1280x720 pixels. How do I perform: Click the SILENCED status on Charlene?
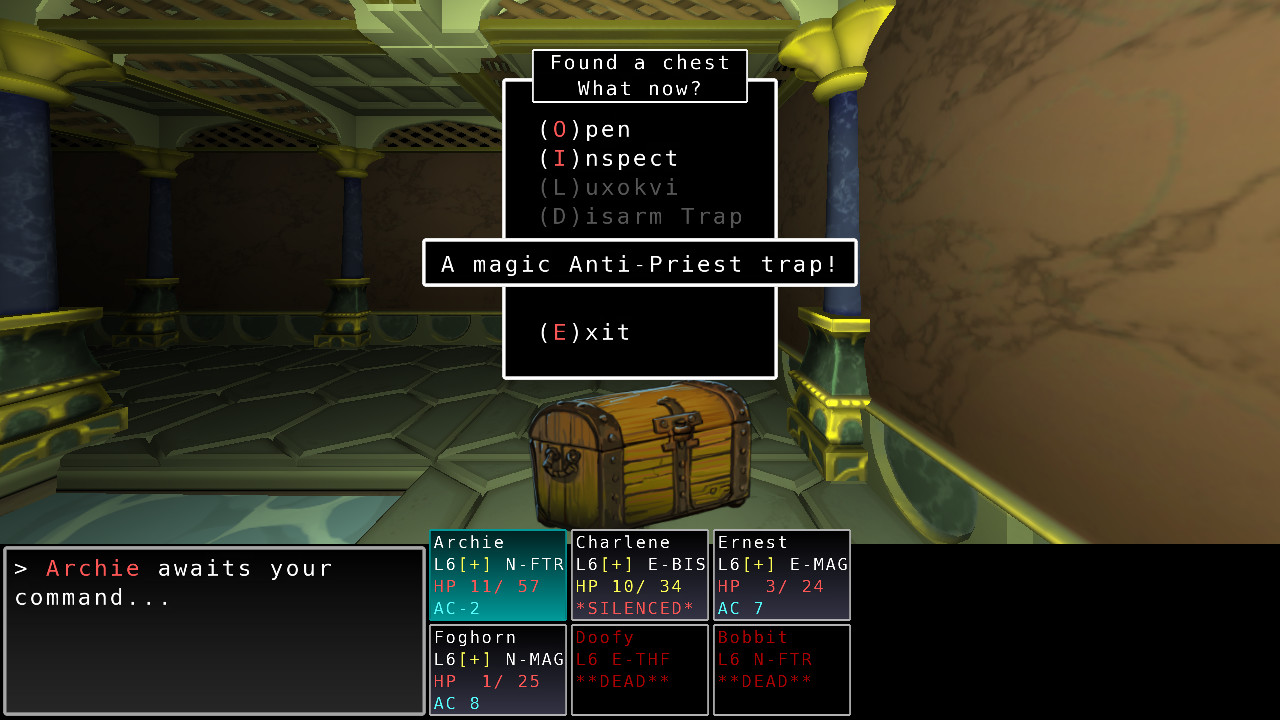pyautogui.click(x=632, y=607)
